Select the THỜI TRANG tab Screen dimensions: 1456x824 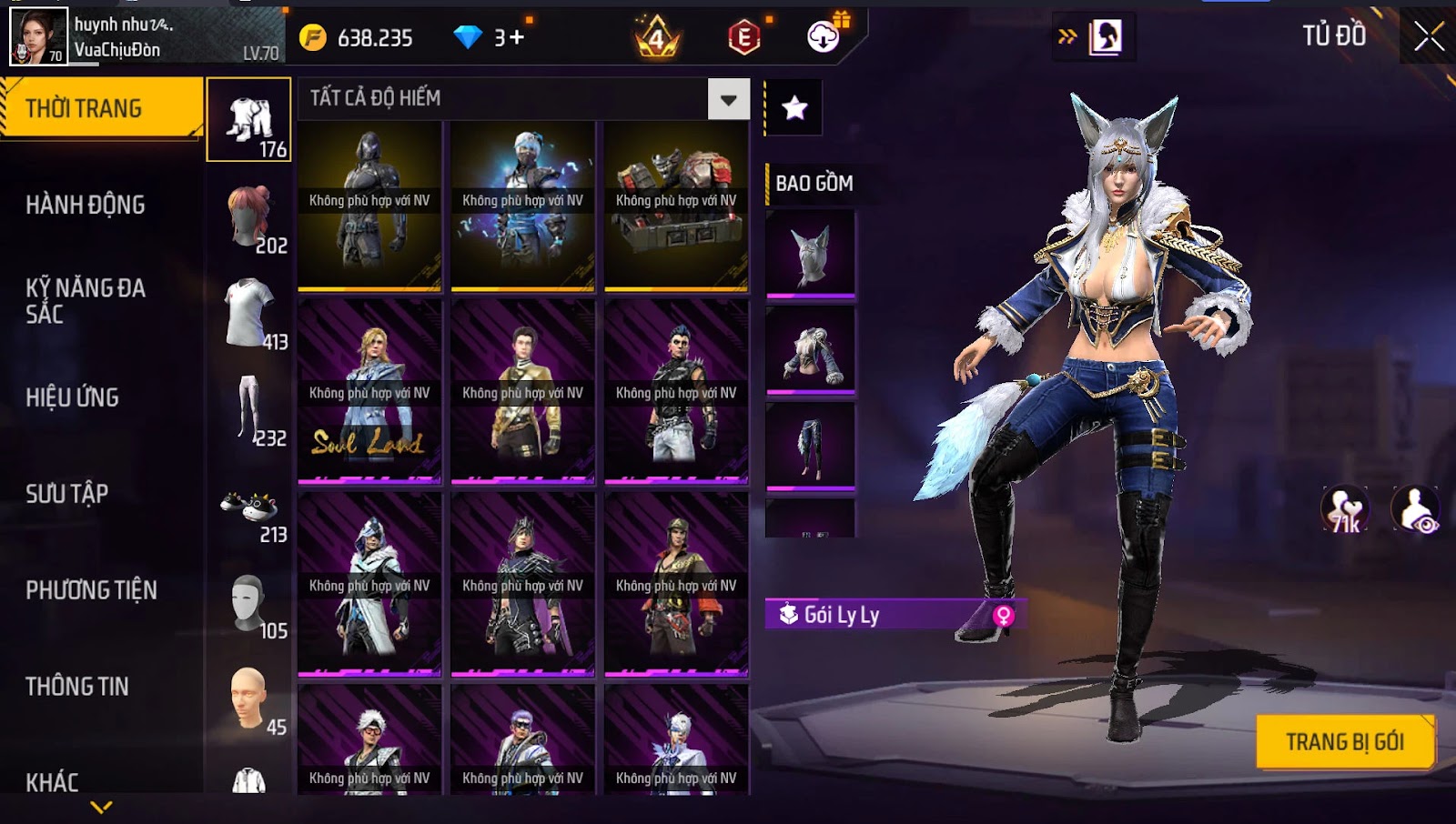click(84, 108)
